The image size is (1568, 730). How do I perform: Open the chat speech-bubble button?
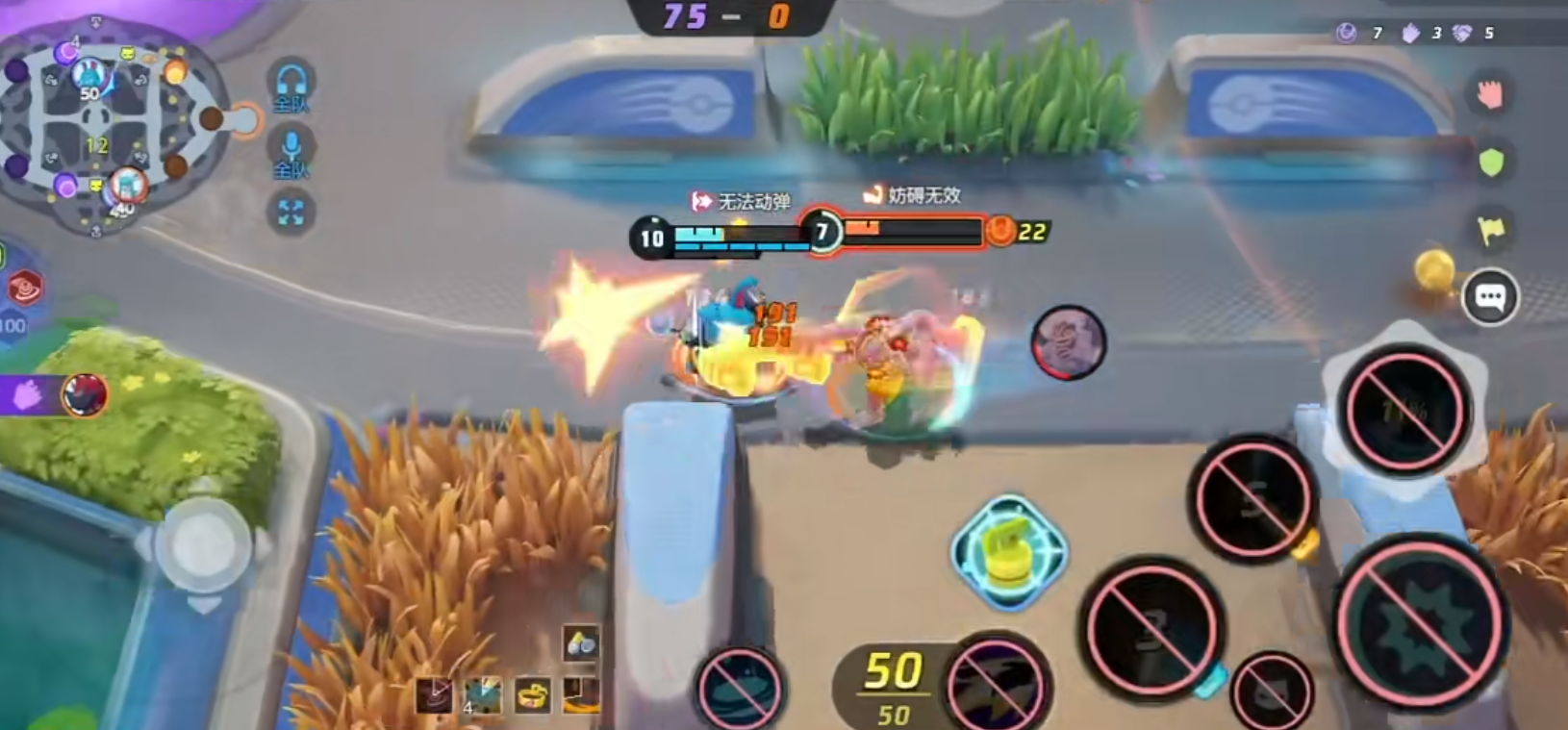click(x=1490, y=298)
